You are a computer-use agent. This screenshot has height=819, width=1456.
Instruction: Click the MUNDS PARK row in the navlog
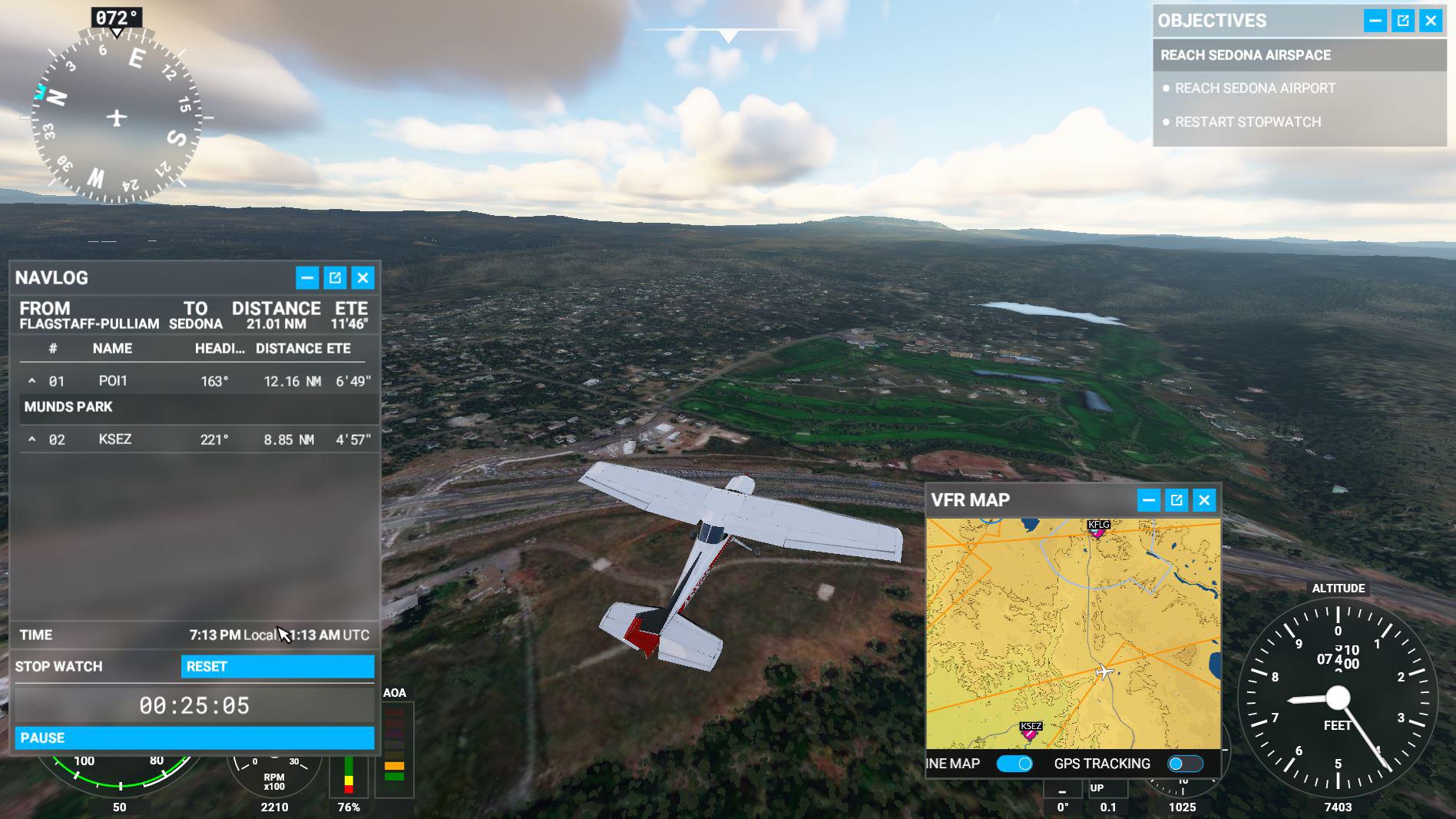(69, 407)
